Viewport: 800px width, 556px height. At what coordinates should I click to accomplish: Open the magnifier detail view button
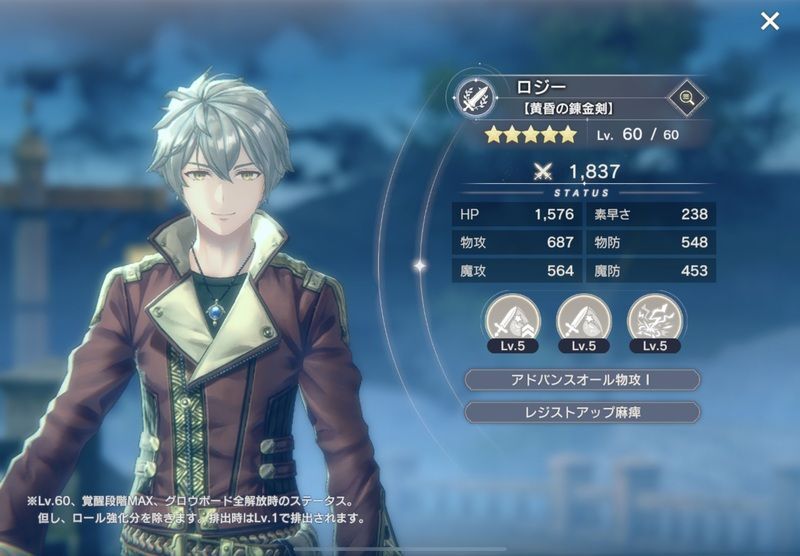(x=686, y=97)
